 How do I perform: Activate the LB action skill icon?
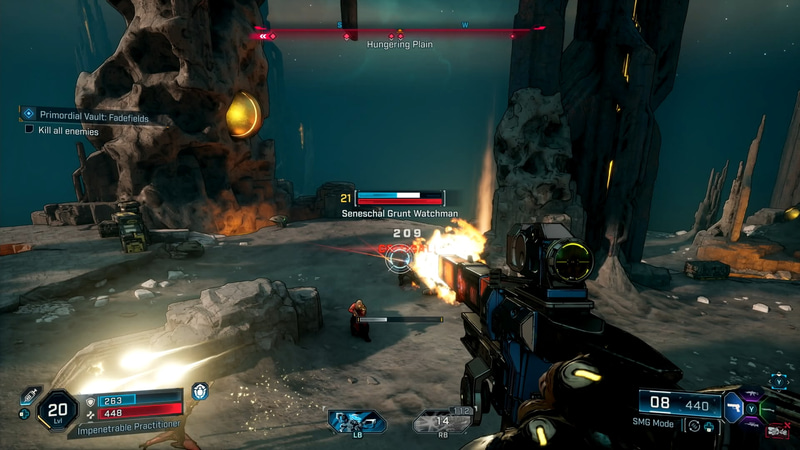(356, 421)
